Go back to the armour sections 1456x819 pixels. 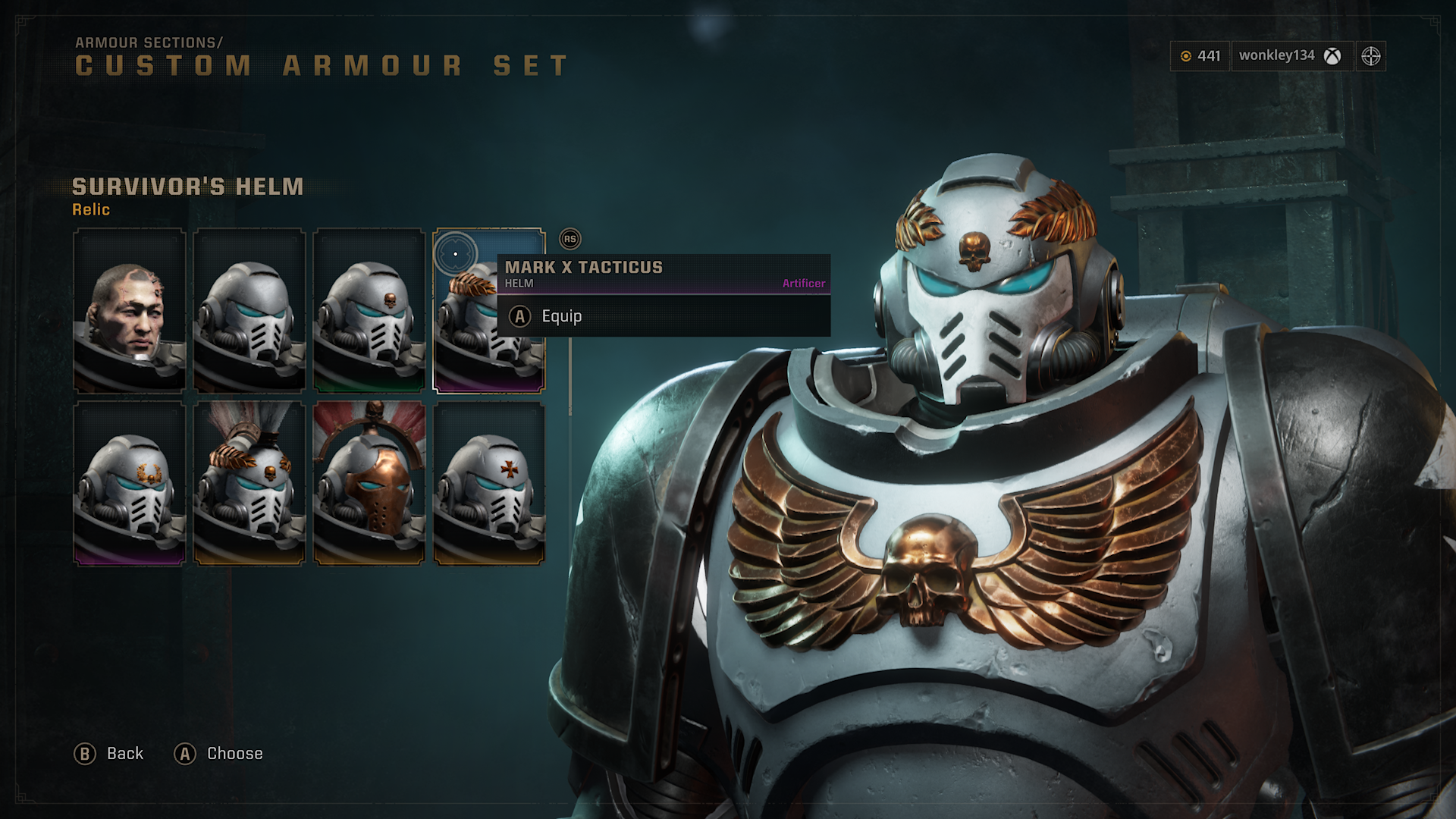click(x=109, y=754)
